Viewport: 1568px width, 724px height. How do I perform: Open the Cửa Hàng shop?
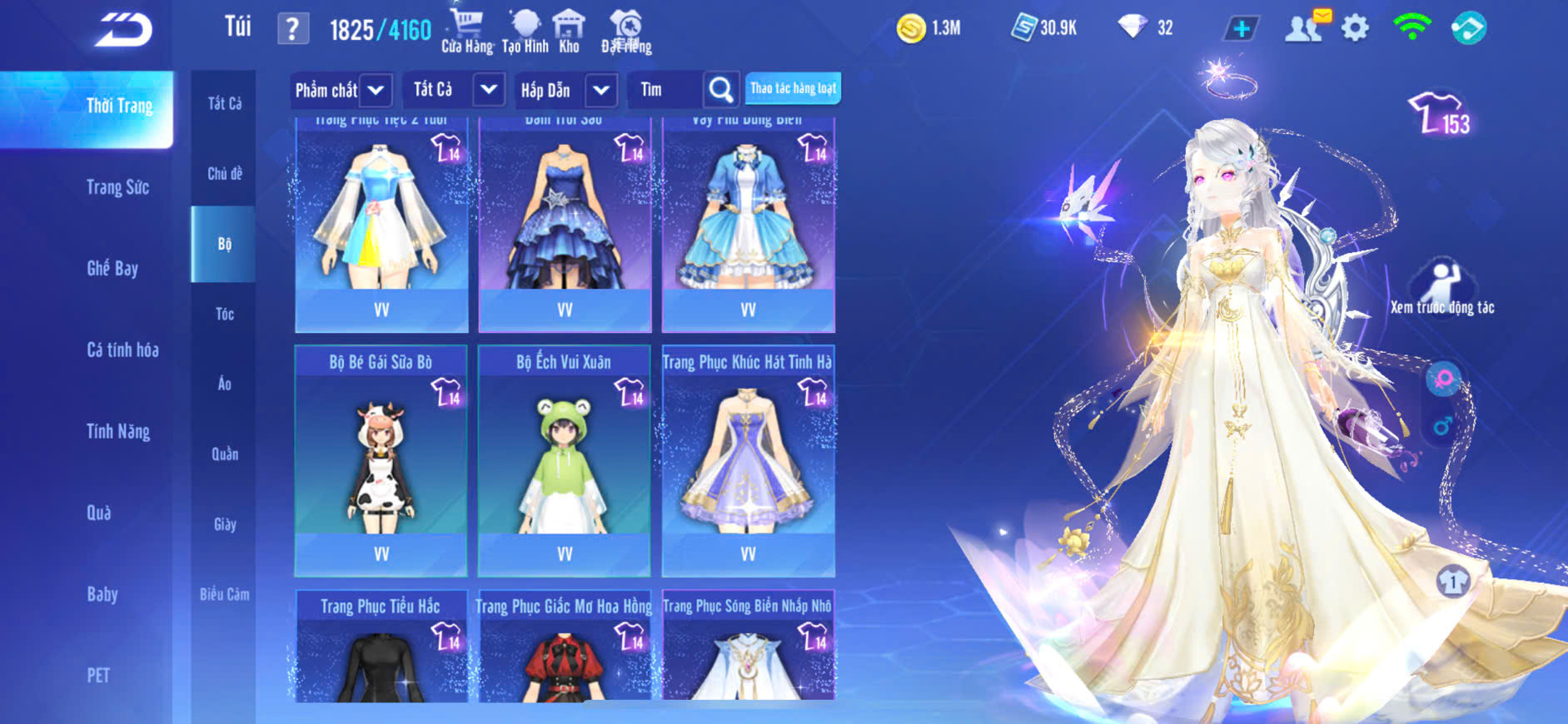[x=466, y=32]
